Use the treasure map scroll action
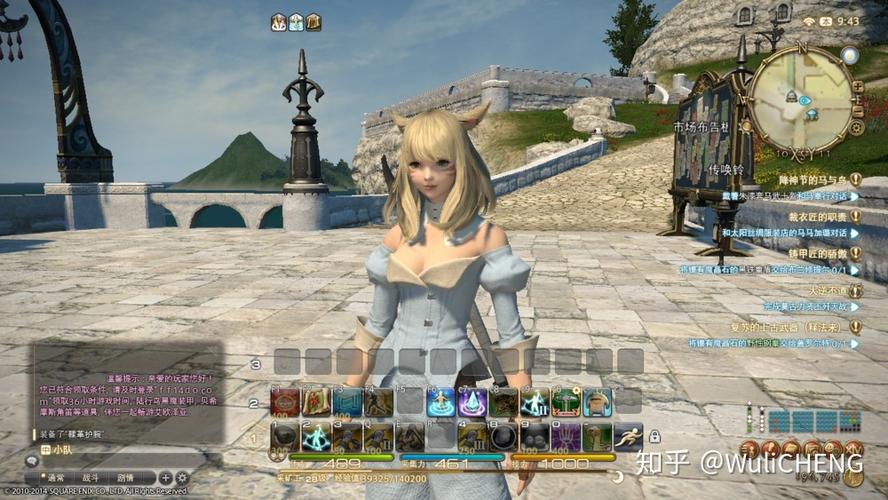 pos(315,402)
